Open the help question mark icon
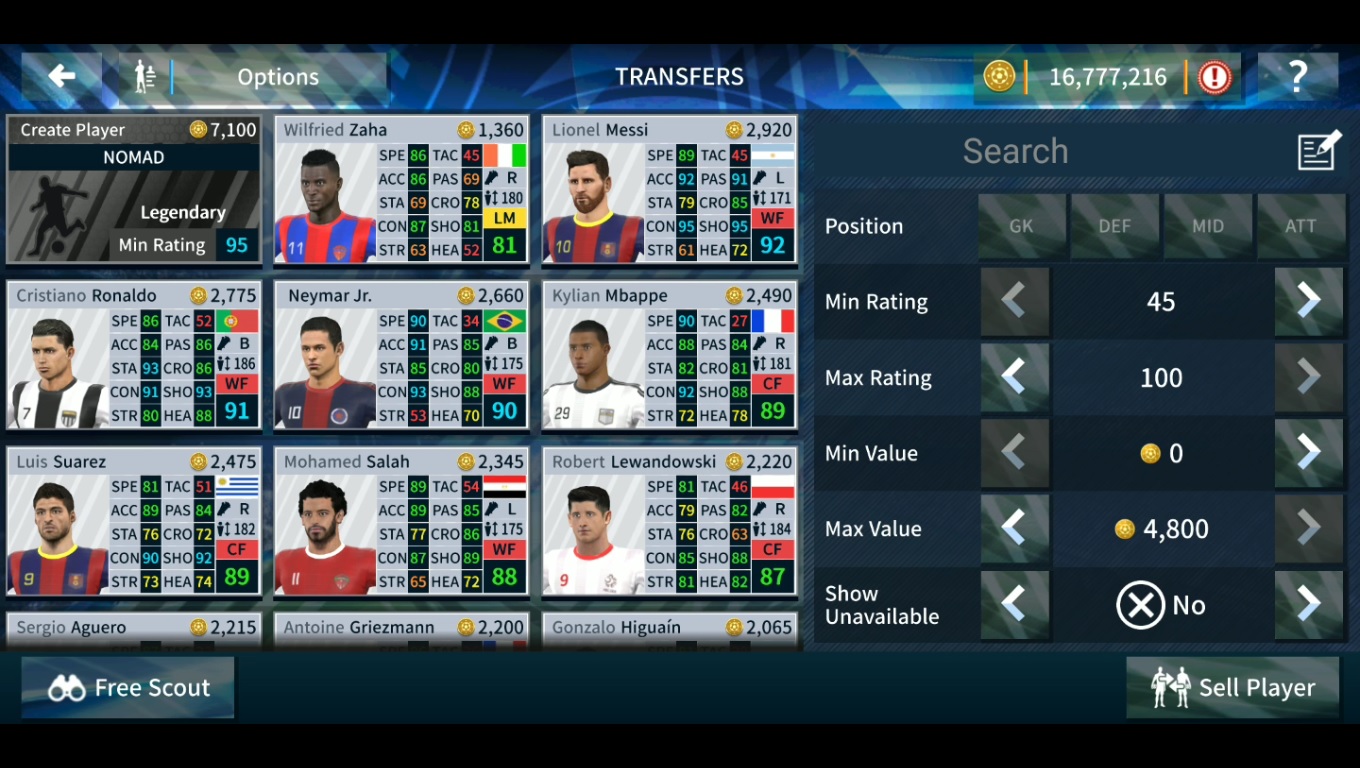1360x768 pixels. coord(1297,76)
